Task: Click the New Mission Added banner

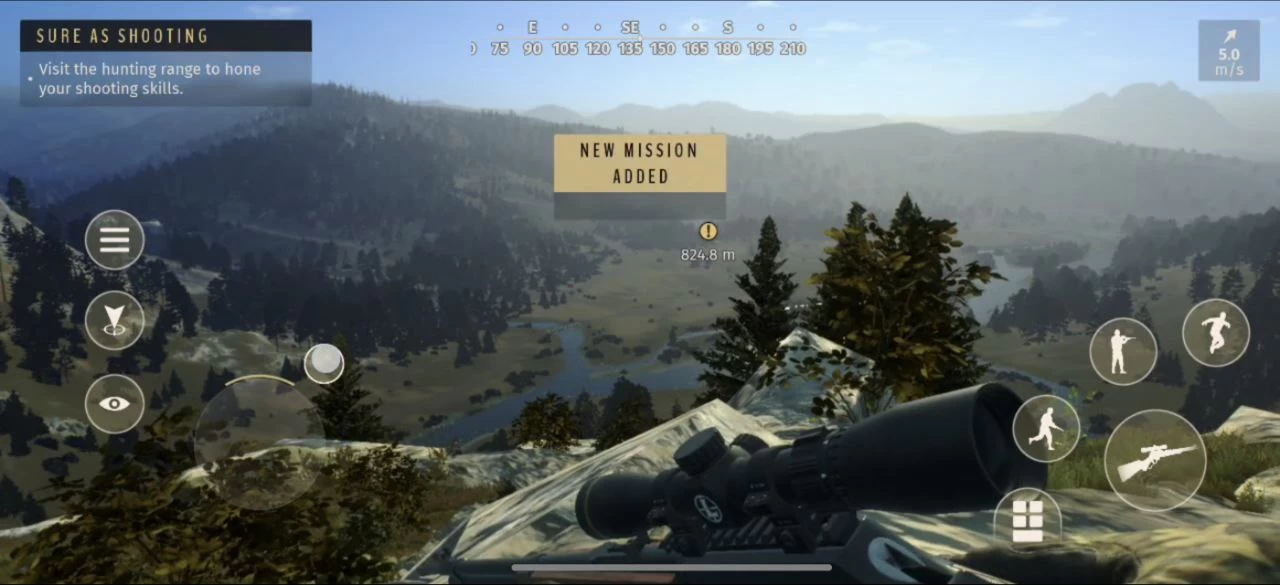Action: 640,164
